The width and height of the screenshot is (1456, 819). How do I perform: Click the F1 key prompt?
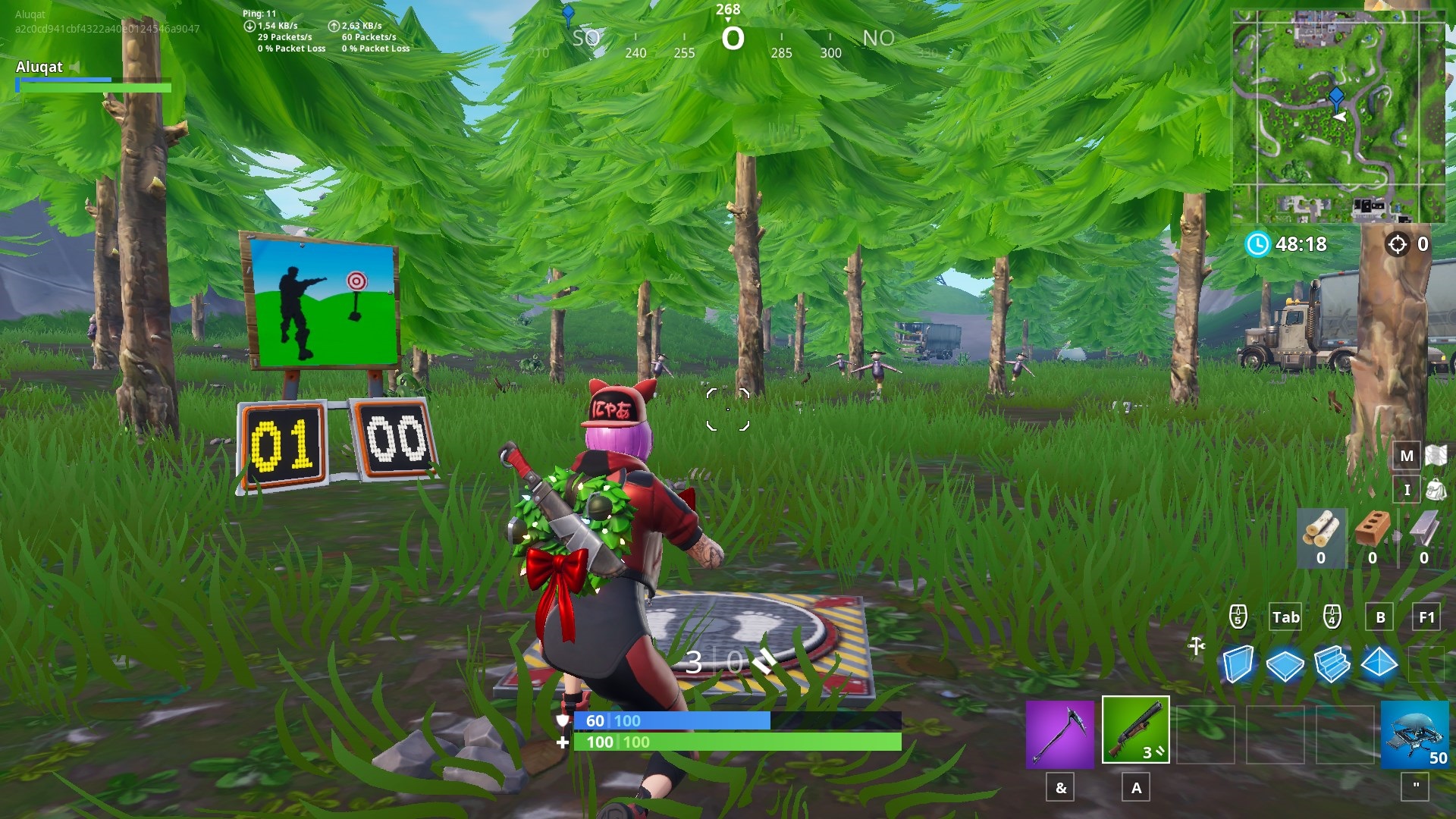[1426, 617]
